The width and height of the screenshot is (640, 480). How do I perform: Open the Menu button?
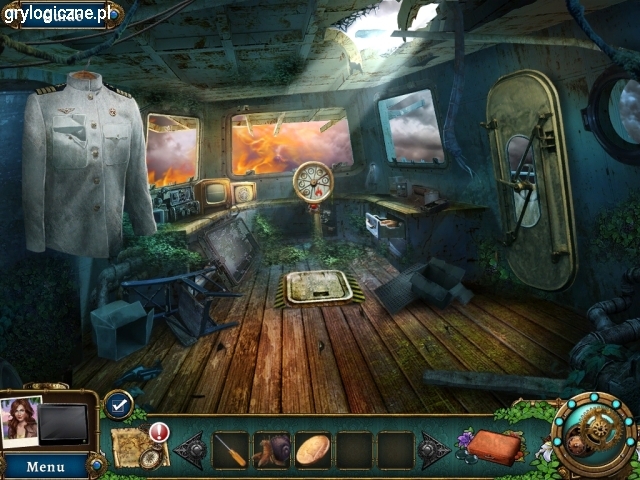[x=45, y=466]
